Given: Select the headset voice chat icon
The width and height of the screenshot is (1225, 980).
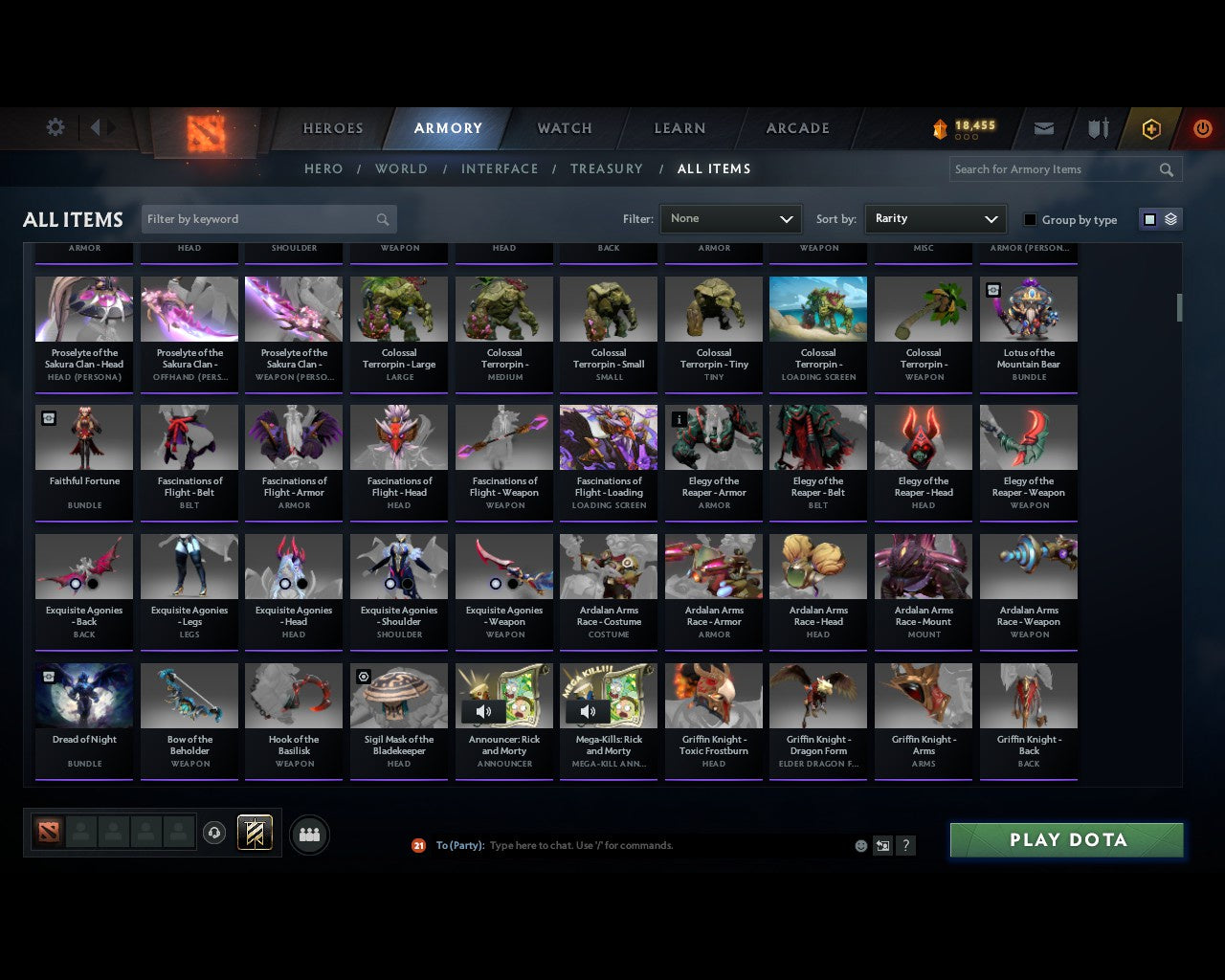Looking at the screenshot, I should coord(214,834).
